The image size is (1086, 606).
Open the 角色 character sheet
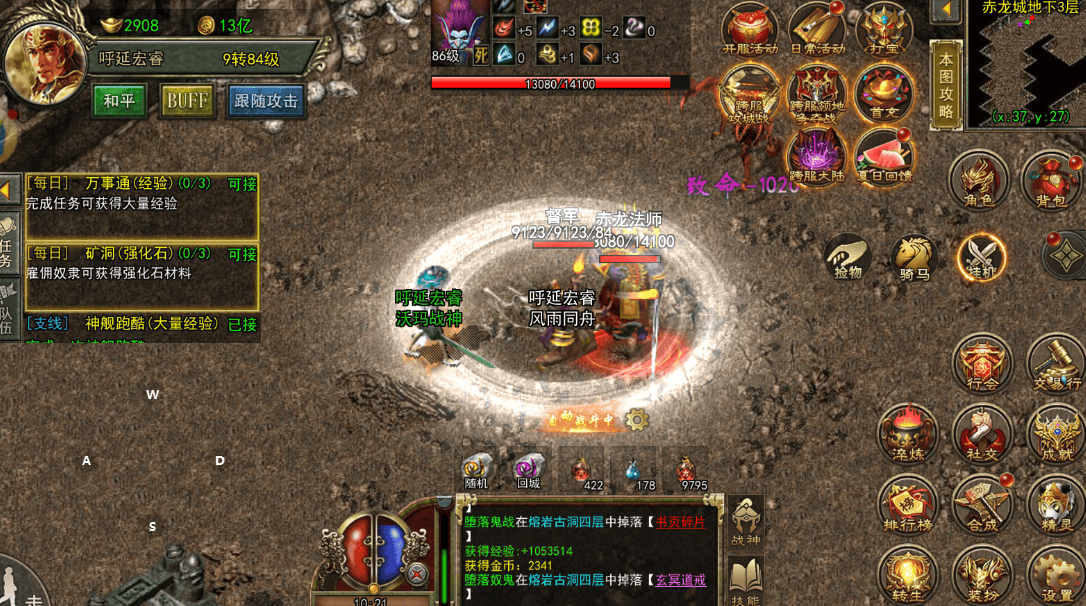click(978, 180)
